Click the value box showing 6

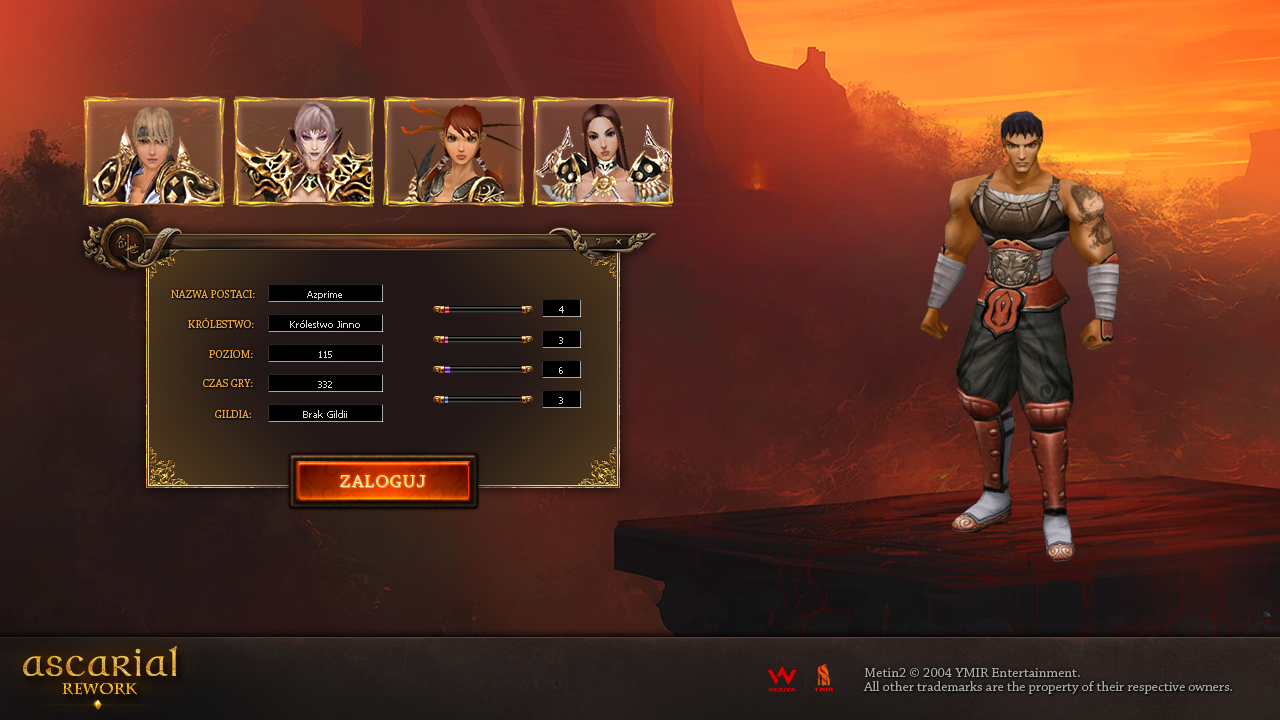point(561,369)
